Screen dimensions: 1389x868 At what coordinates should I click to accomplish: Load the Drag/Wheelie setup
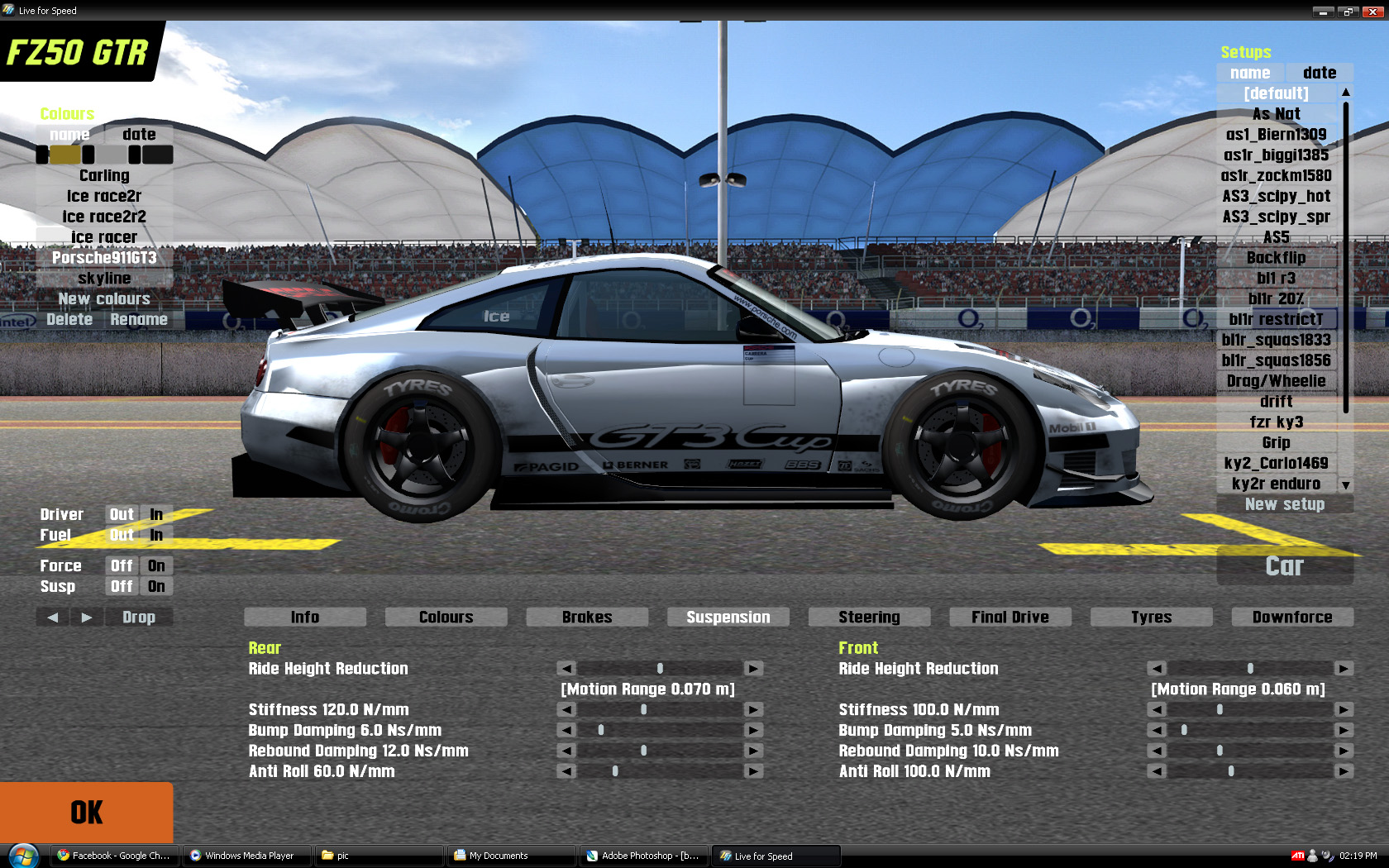pyautogui.click(x=1276, y=381)
